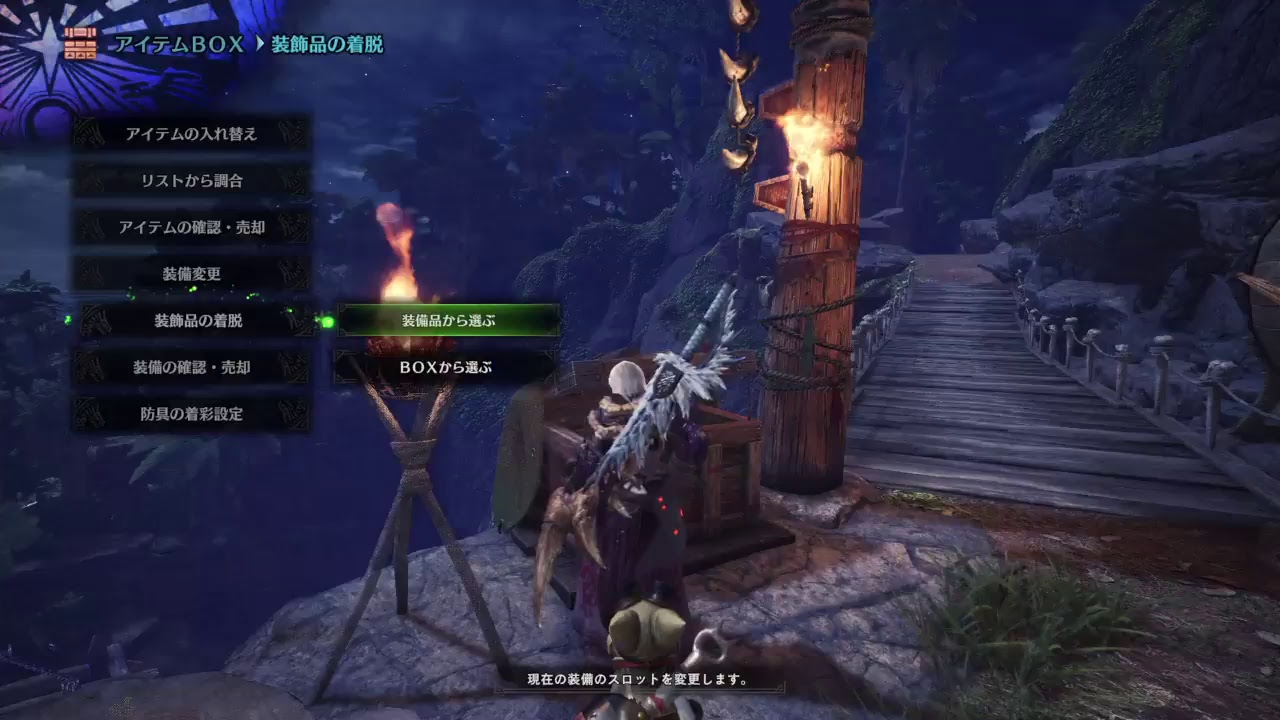Open the 装備変更 submenu
The height and width of the screenshot is (720, 1280).
point(190,274)
